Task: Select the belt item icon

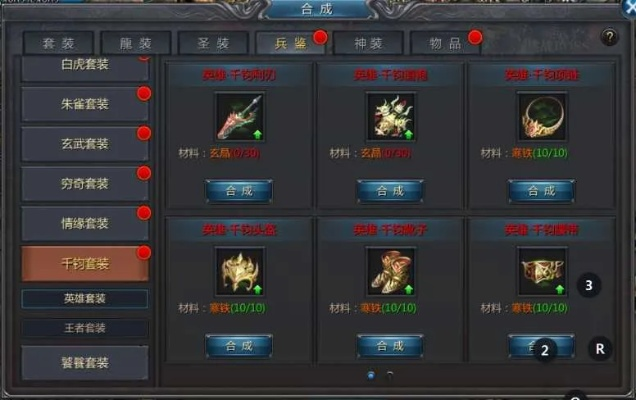Action: [x=541, y=270]
